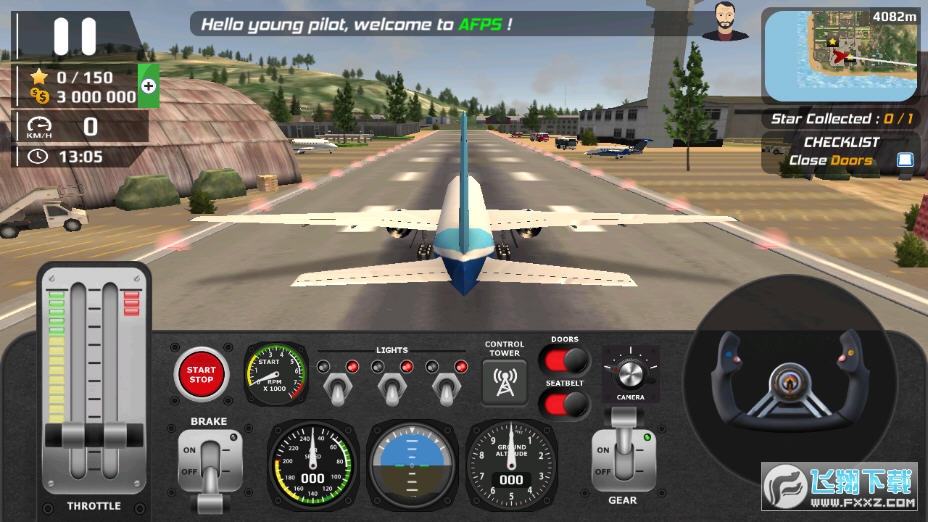Toggle the red DOORS button
Screen dimensions: 928x522
point(566,360)
